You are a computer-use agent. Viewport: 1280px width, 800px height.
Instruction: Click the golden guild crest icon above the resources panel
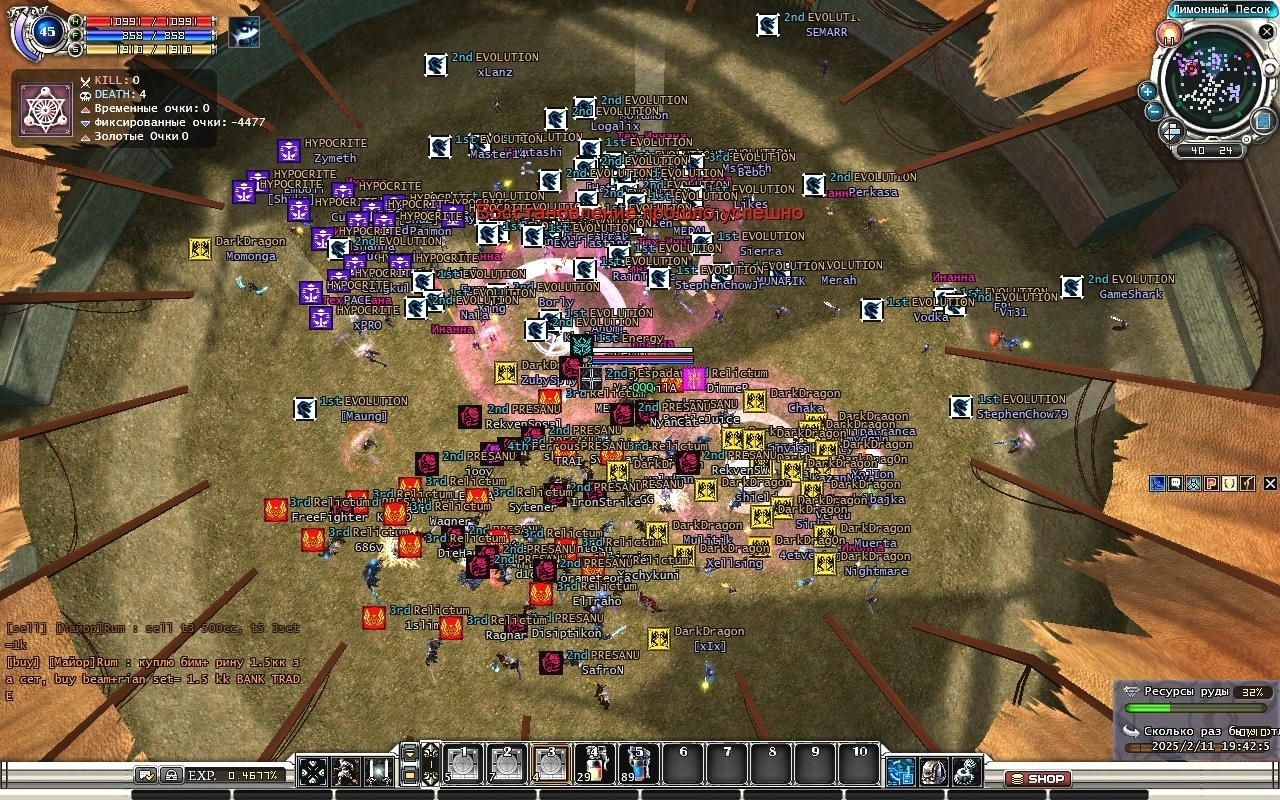coord(1229,483)
